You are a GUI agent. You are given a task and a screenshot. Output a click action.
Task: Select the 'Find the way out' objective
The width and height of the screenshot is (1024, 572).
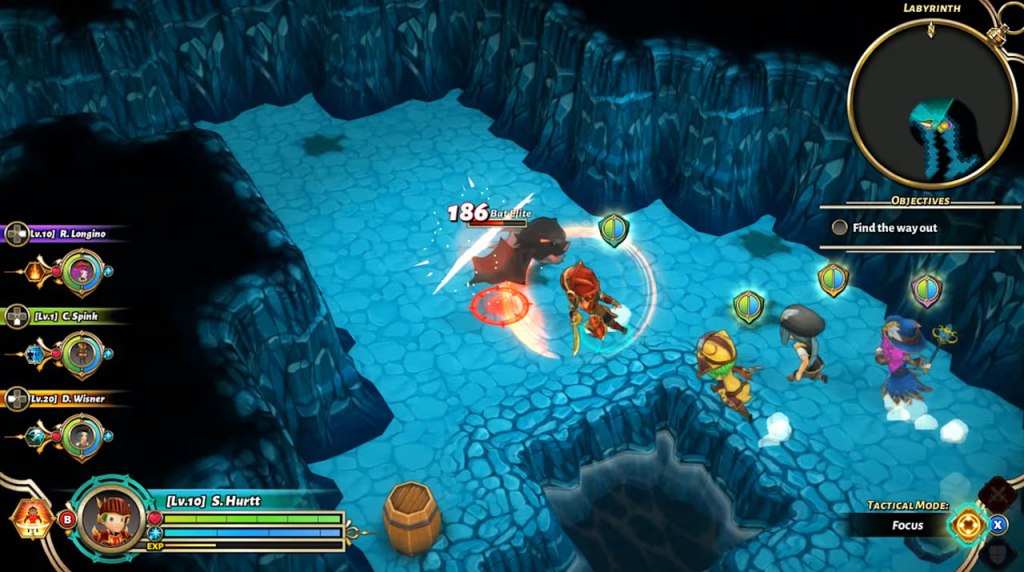click(x=895, y=228)
